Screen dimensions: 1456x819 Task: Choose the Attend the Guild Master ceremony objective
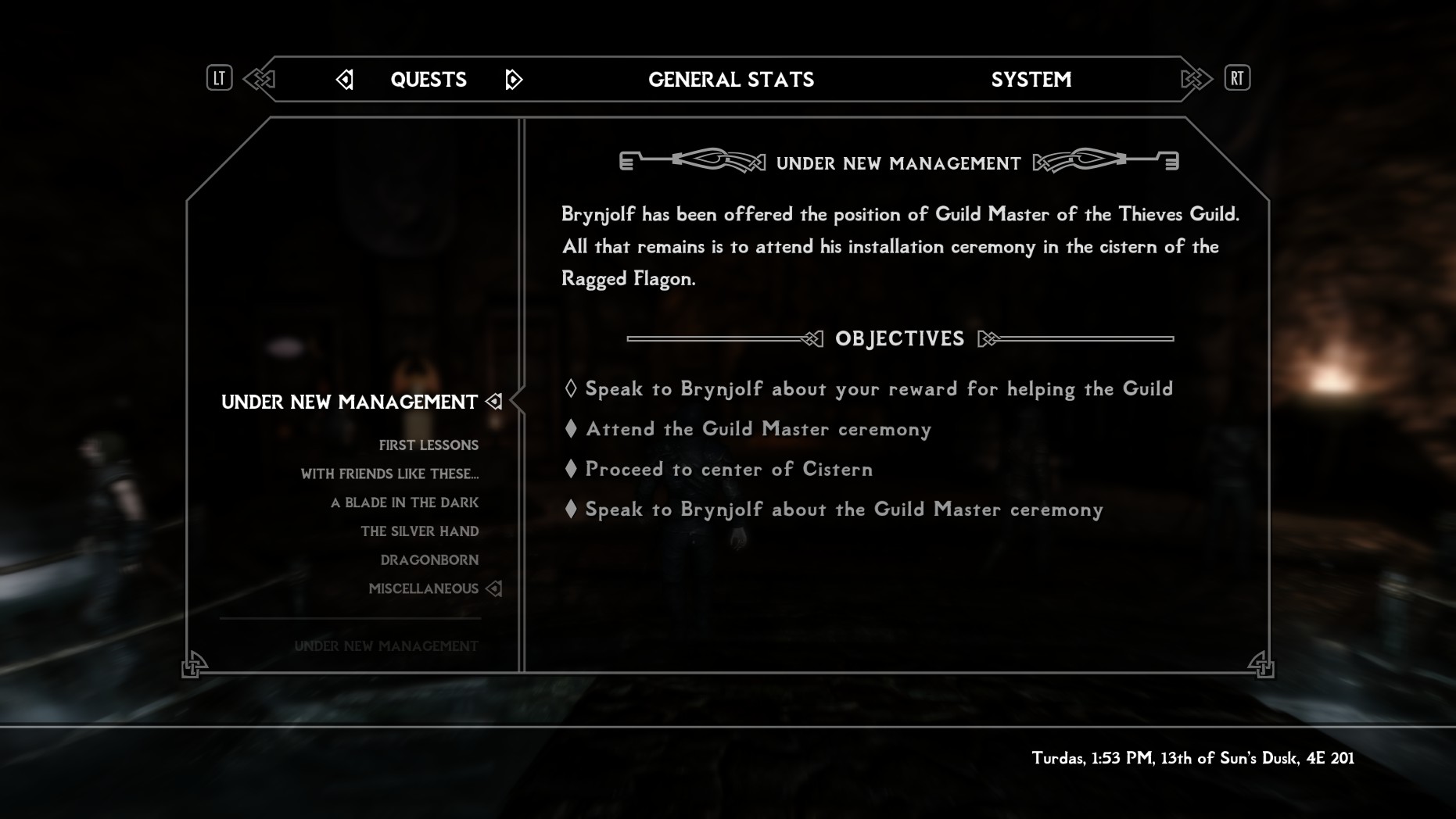(758, 429)
